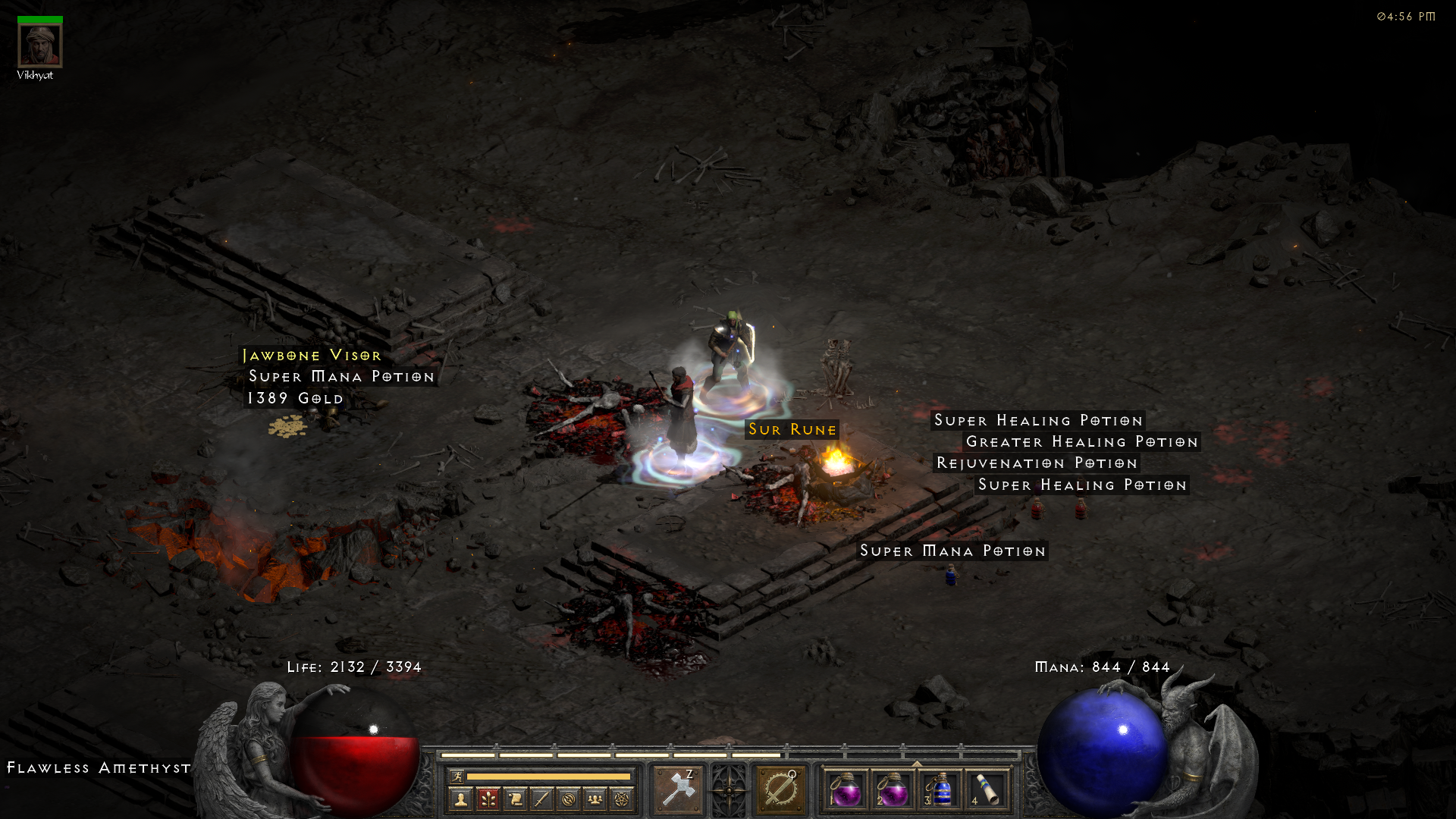Select the Vikhyat party portrait
Image resolution: width=1456 pixels, height=819 pixels.
pyautogui.click(x=39, y=45)
